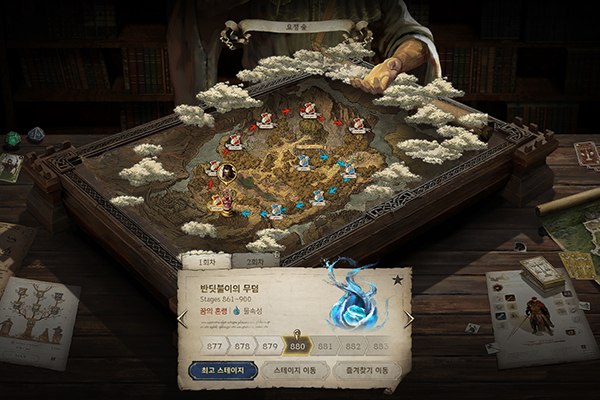This screenshot has height=400, width=600.
Task: Select stage 877
Action: point(214,346)
